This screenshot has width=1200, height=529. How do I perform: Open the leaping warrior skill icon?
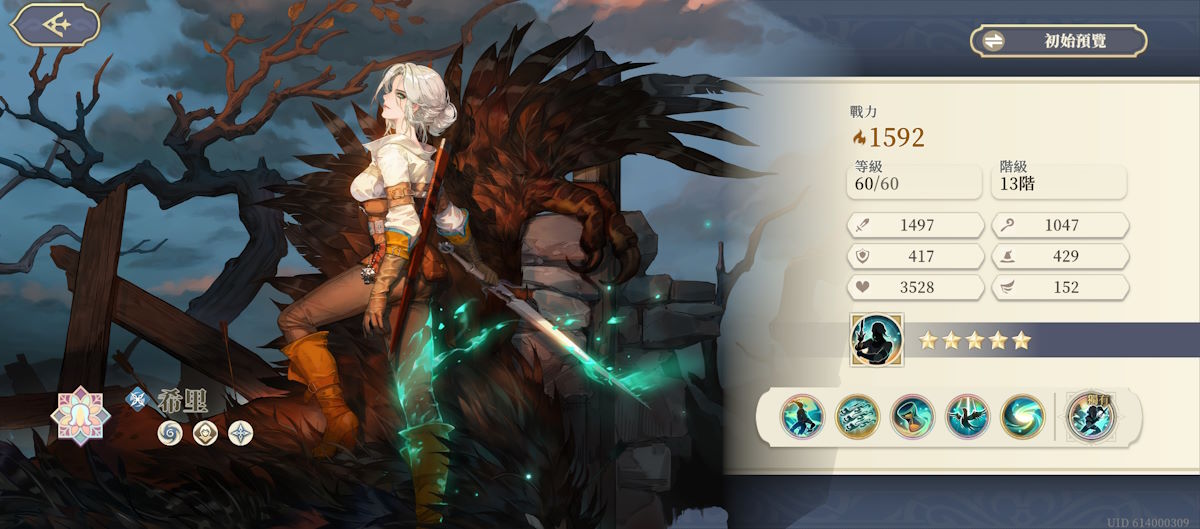click(x=802, y=417)
